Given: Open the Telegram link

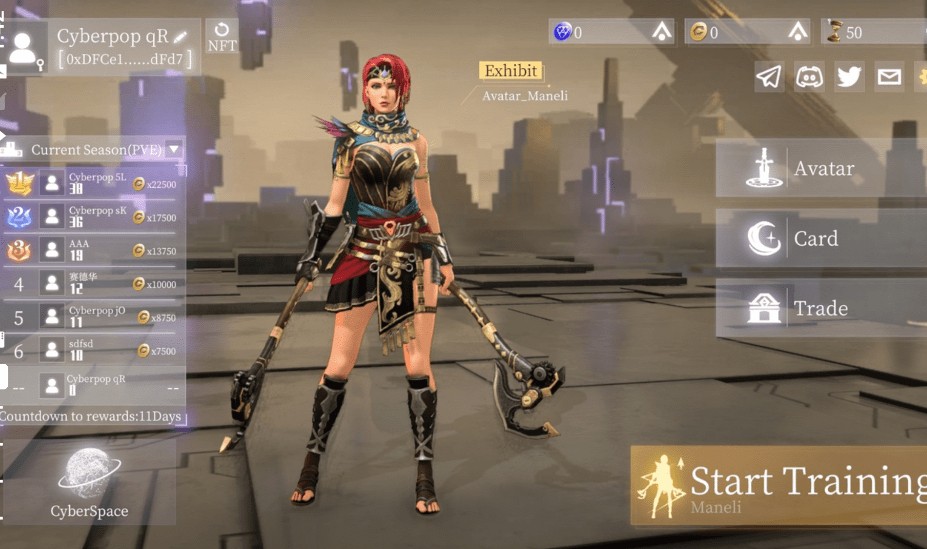Looking at the screenshot, I should [769, 77].
